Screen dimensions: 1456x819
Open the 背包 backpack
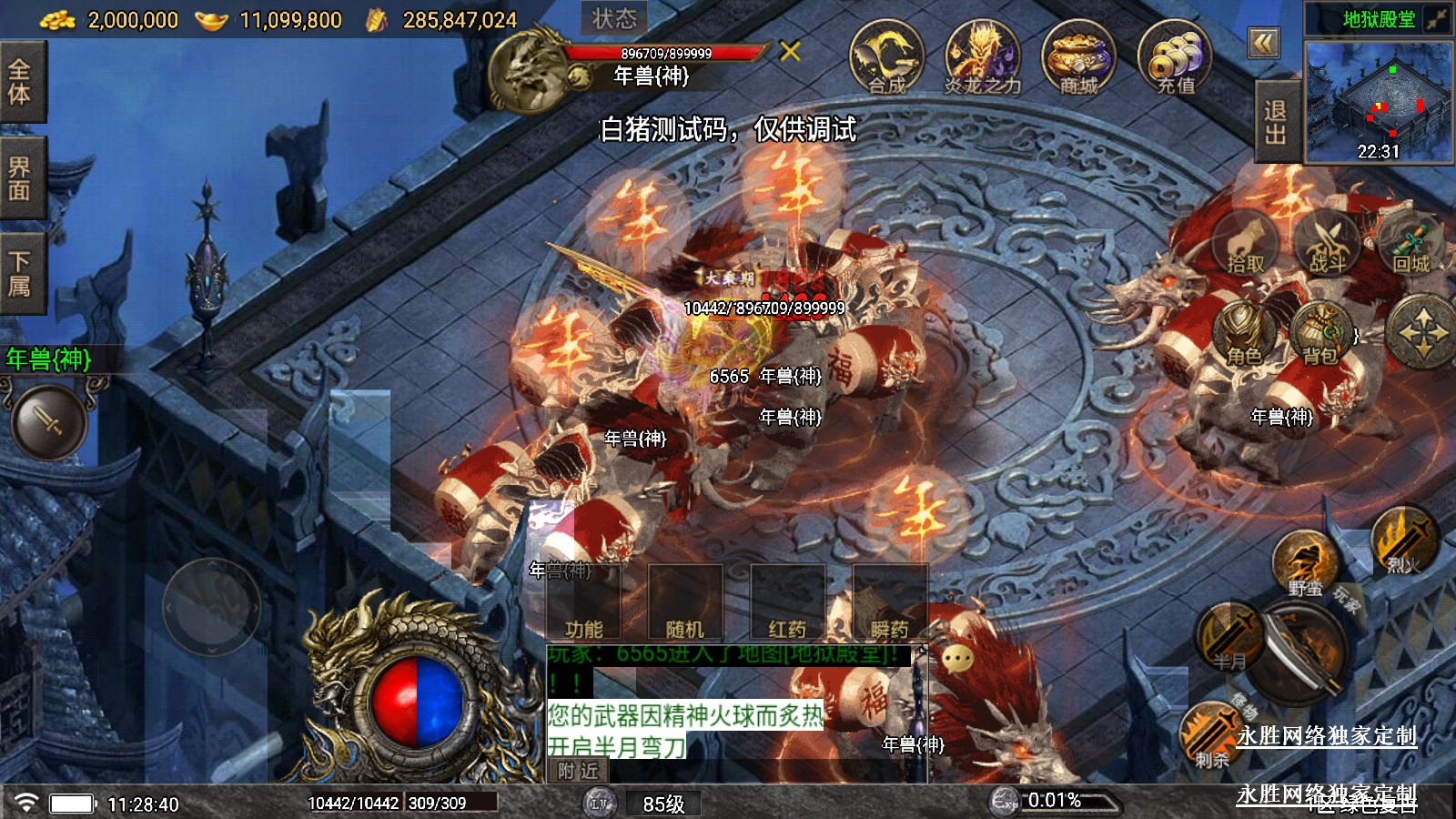click(x=1319, y=334)
